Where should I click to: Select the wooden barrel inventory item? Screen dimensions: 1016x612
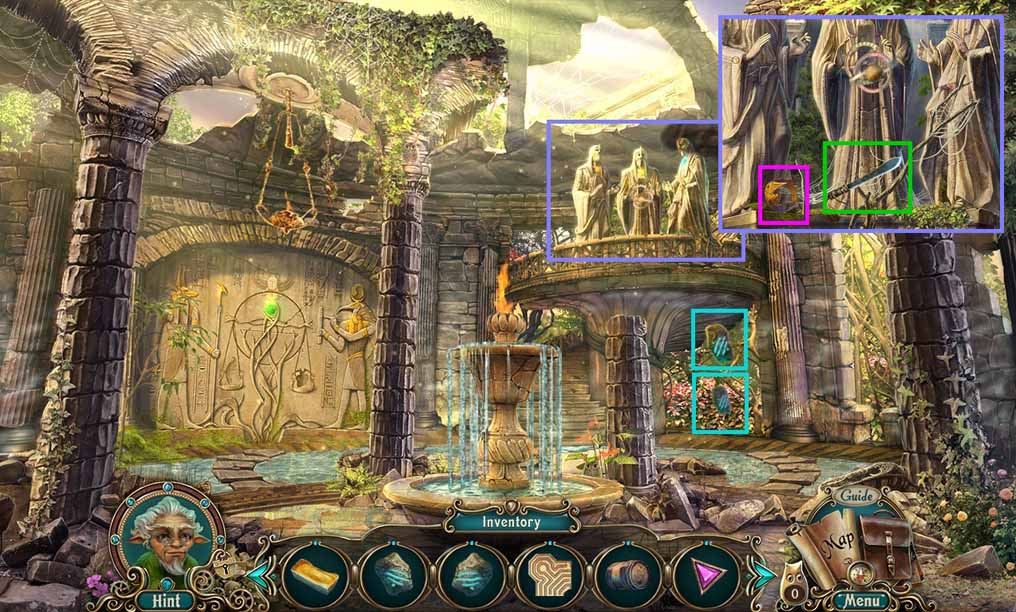point(625,577)
